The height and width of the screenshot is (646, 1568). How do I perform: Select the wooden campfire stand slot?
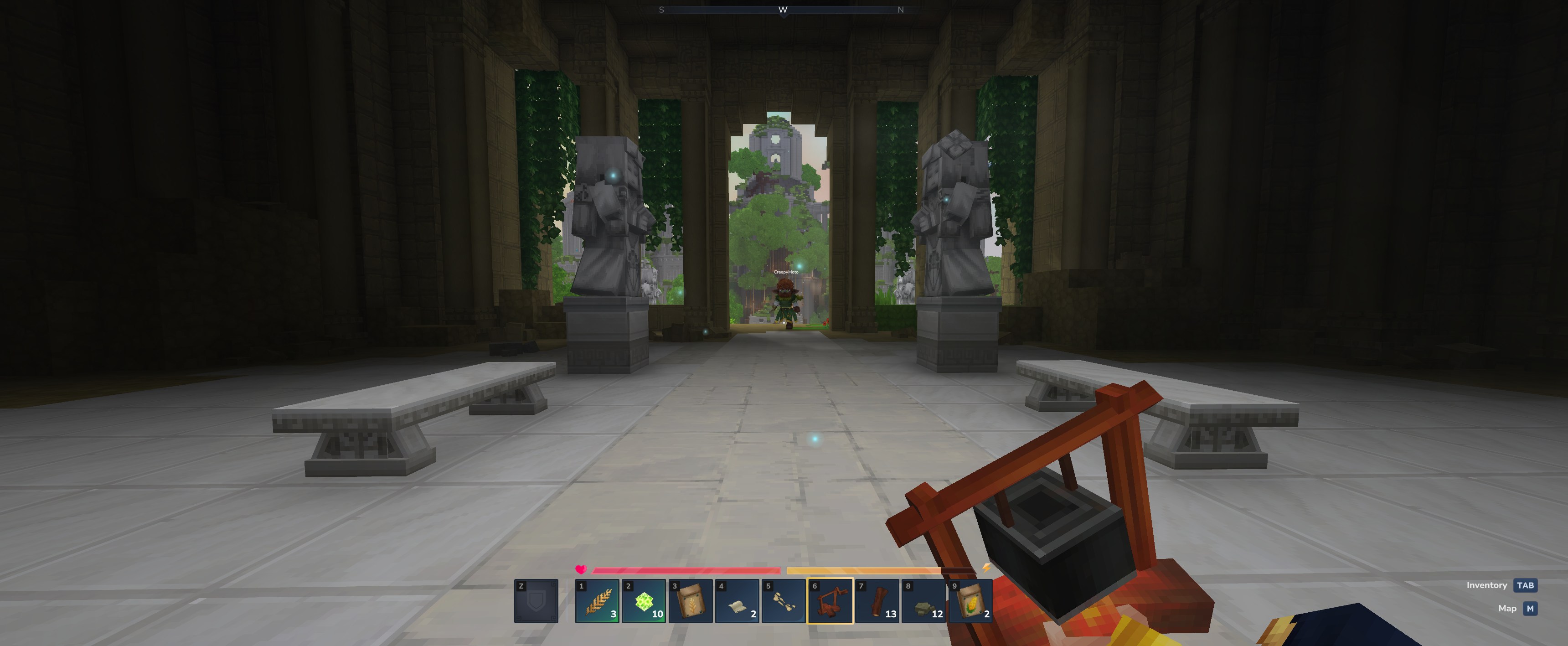tap(830, 601)
